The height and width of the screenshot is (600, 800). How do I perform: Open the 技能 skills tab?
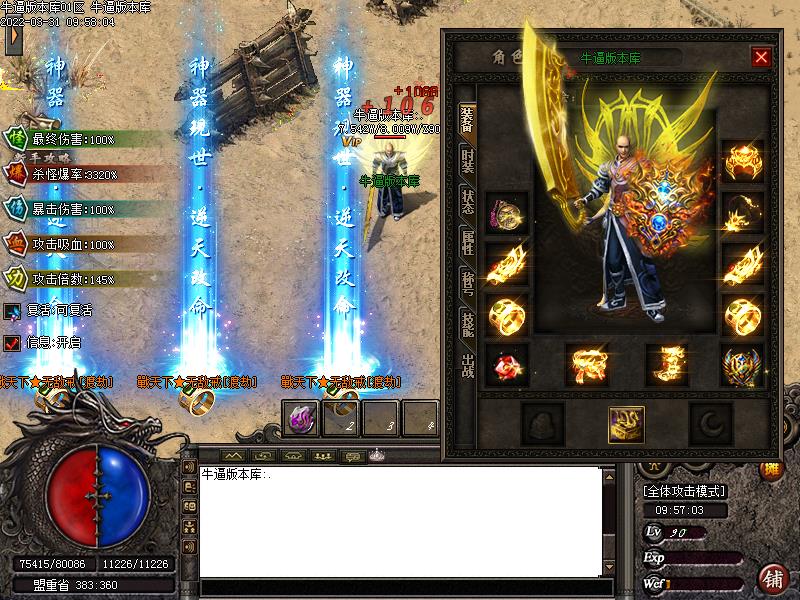[x=467, y=322]
